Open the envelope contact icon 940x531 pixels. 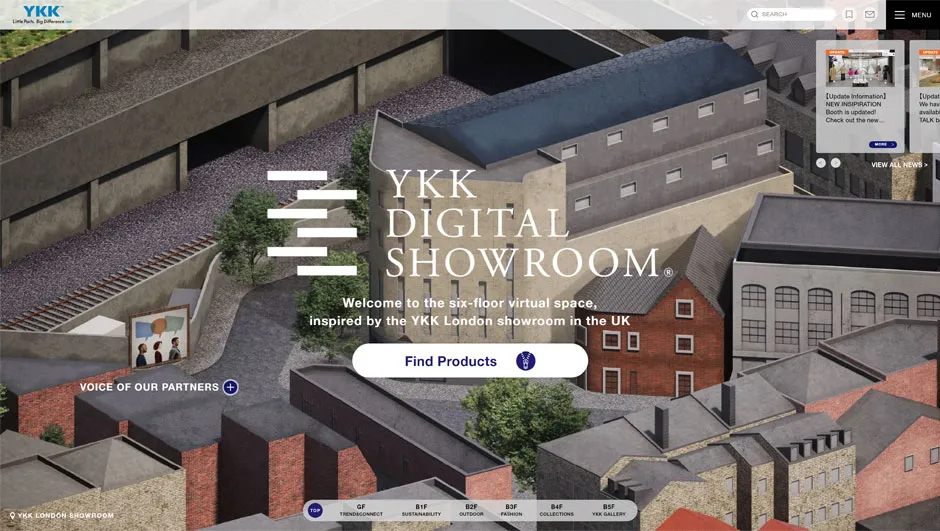870,15
